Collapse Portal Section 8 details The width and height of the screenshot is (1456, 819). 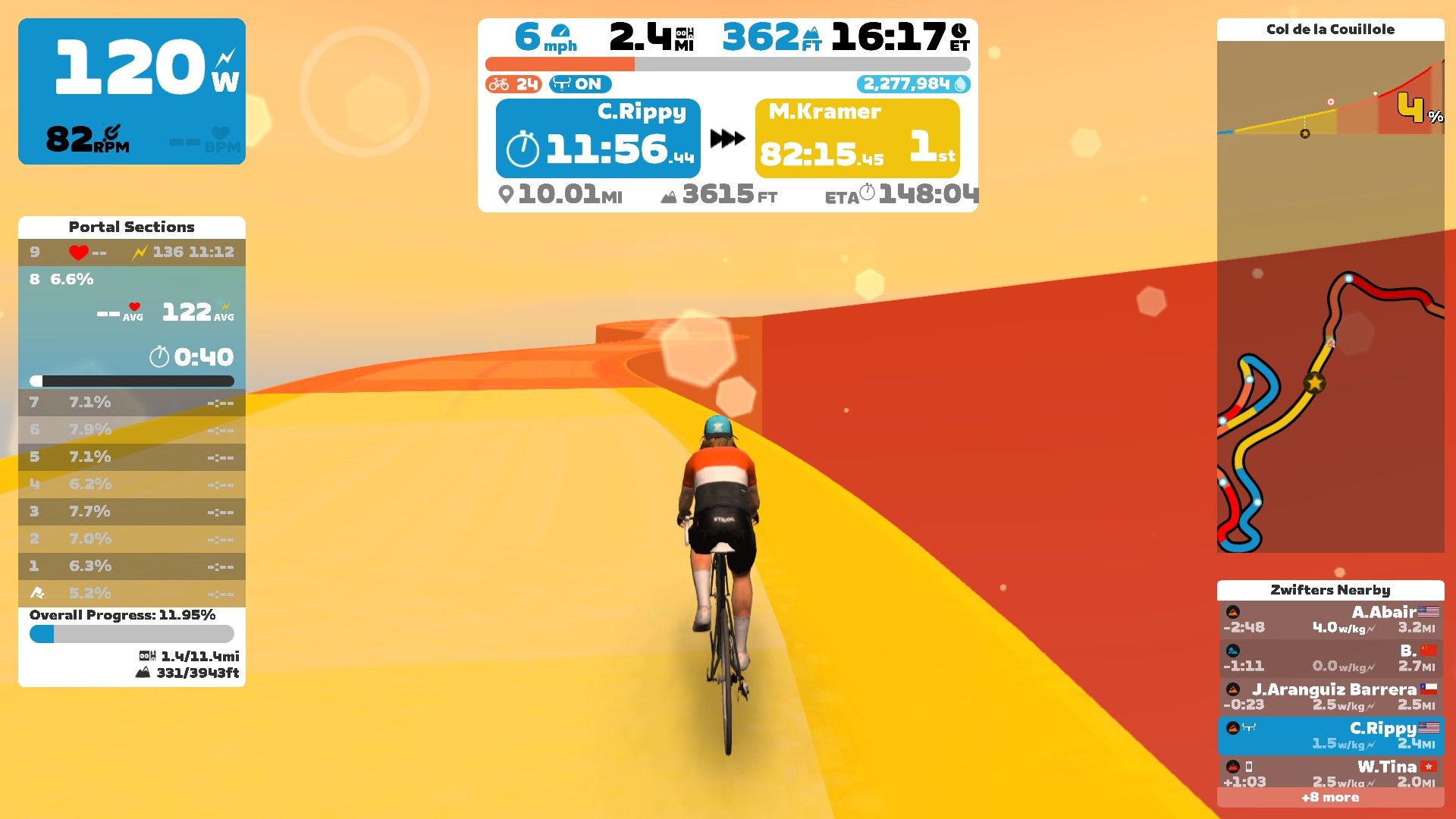[130, 279]
